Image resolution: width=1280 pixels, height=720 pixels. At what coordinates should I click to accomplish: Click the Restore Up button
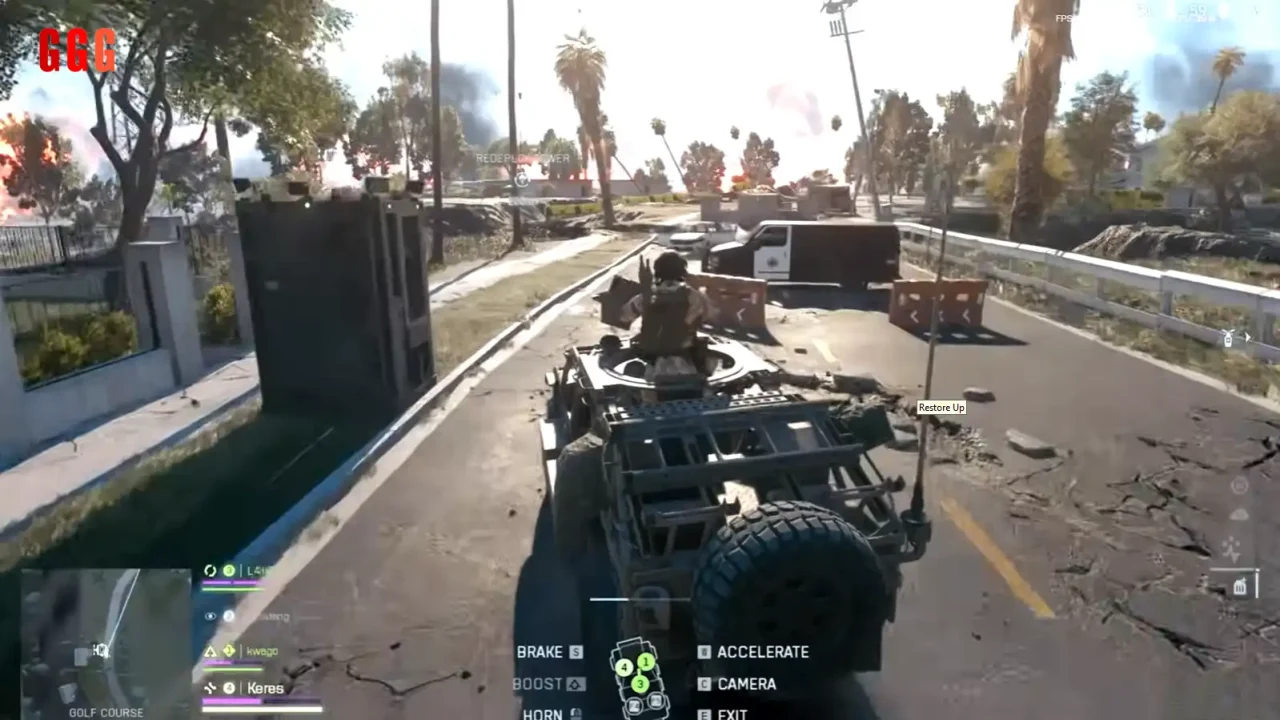pos(940,407)
